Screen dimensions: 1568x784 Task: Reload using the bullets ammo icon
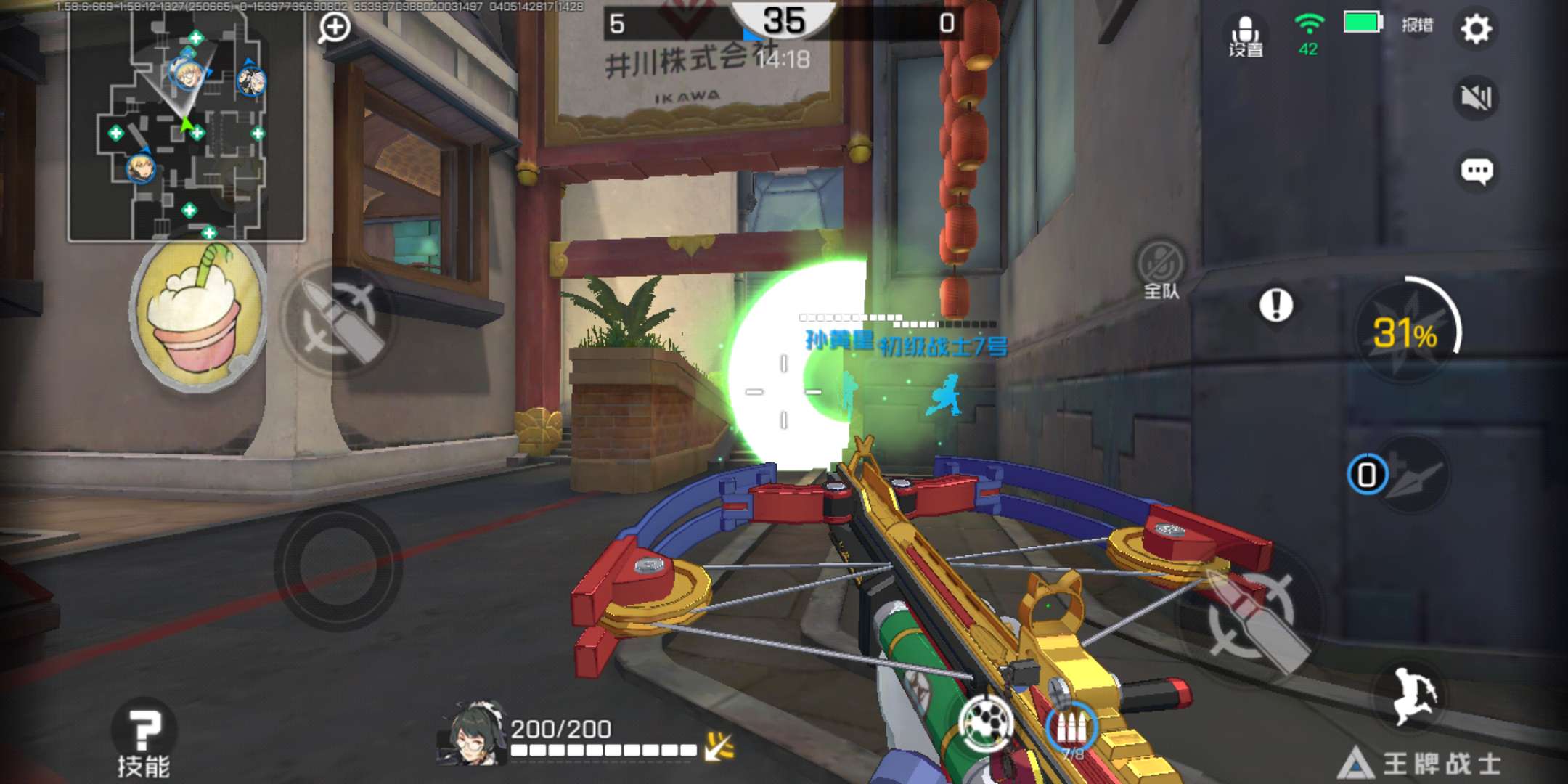[x=1071, y=727]
